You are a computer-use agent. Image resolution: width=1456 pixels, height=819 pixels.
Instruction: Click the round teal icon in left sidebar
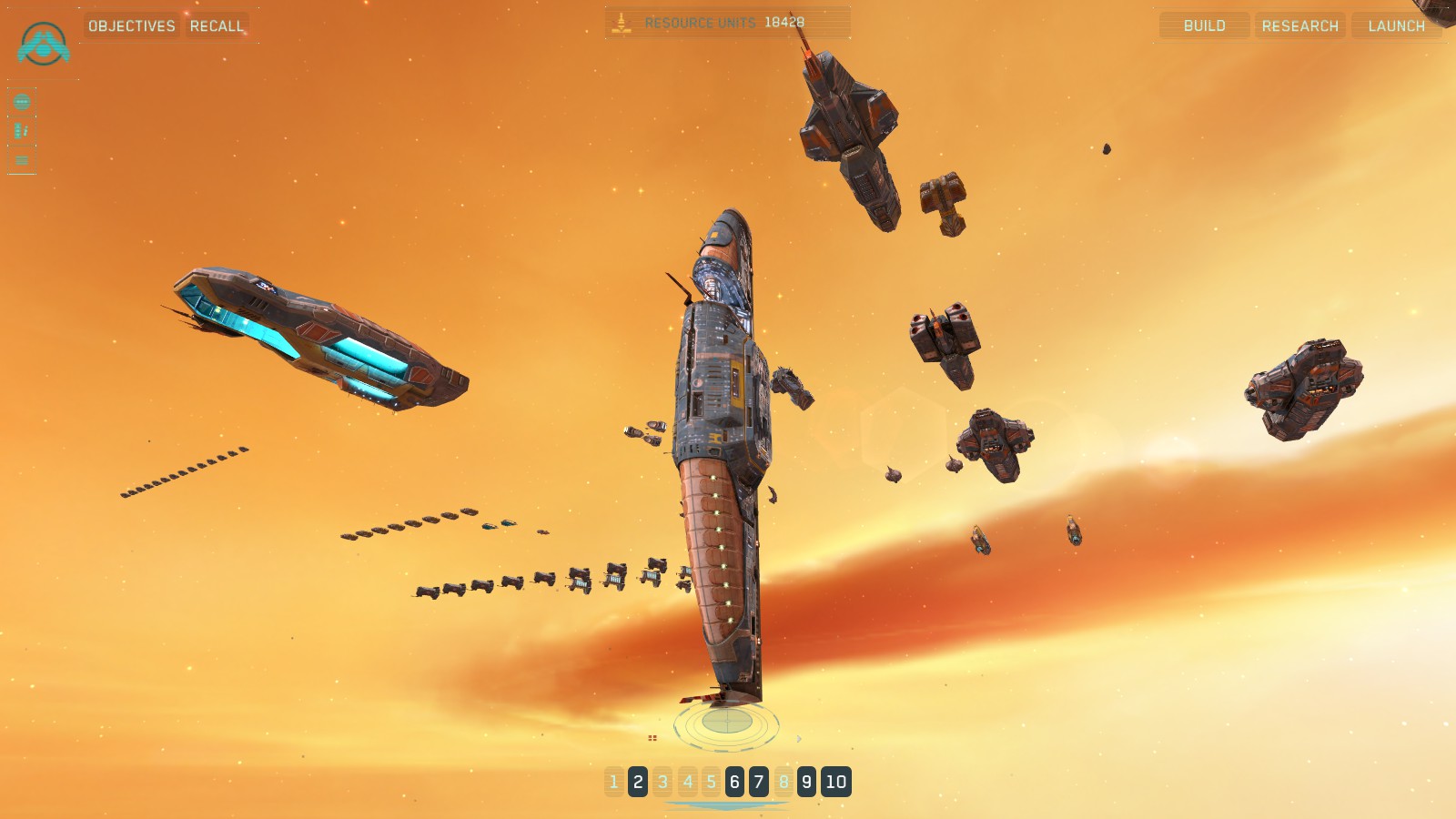(22, 102)
